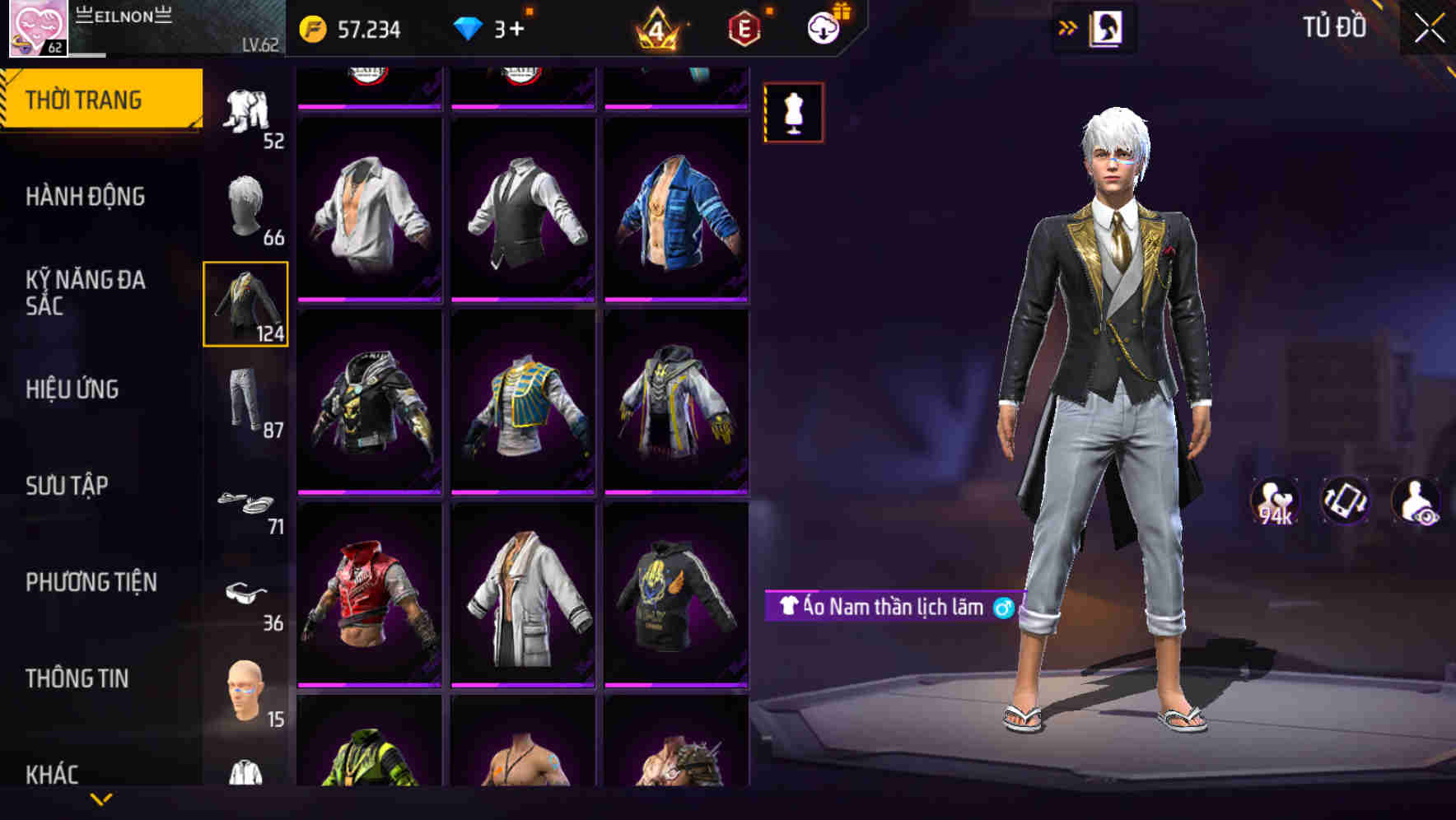1456x820 pixels.
Task: Select the footwear category with 71 items
Action: pyautogui.click(x=246, y=502)
